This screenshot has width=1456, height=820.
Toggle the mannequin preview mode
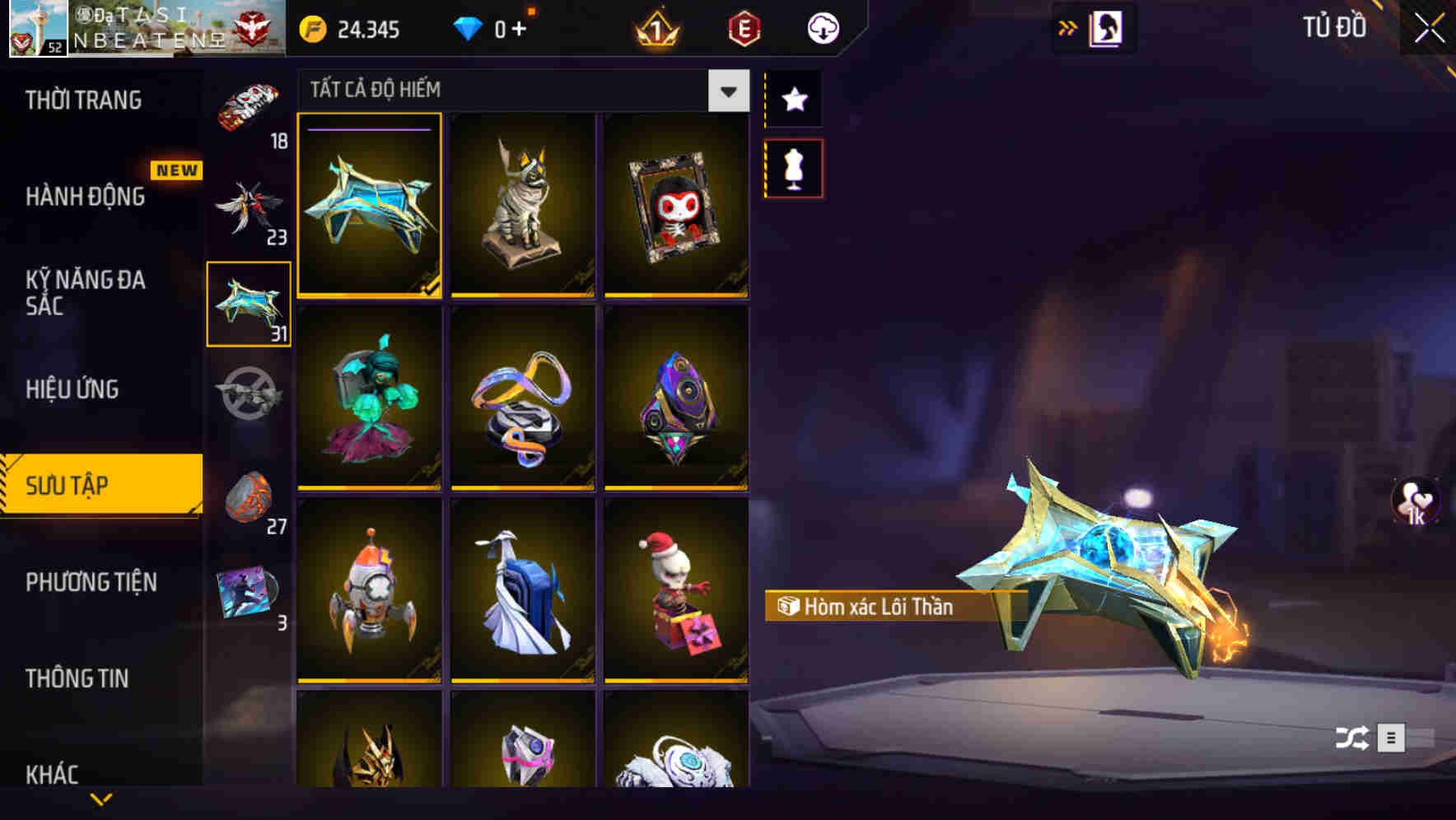[793, 167]
